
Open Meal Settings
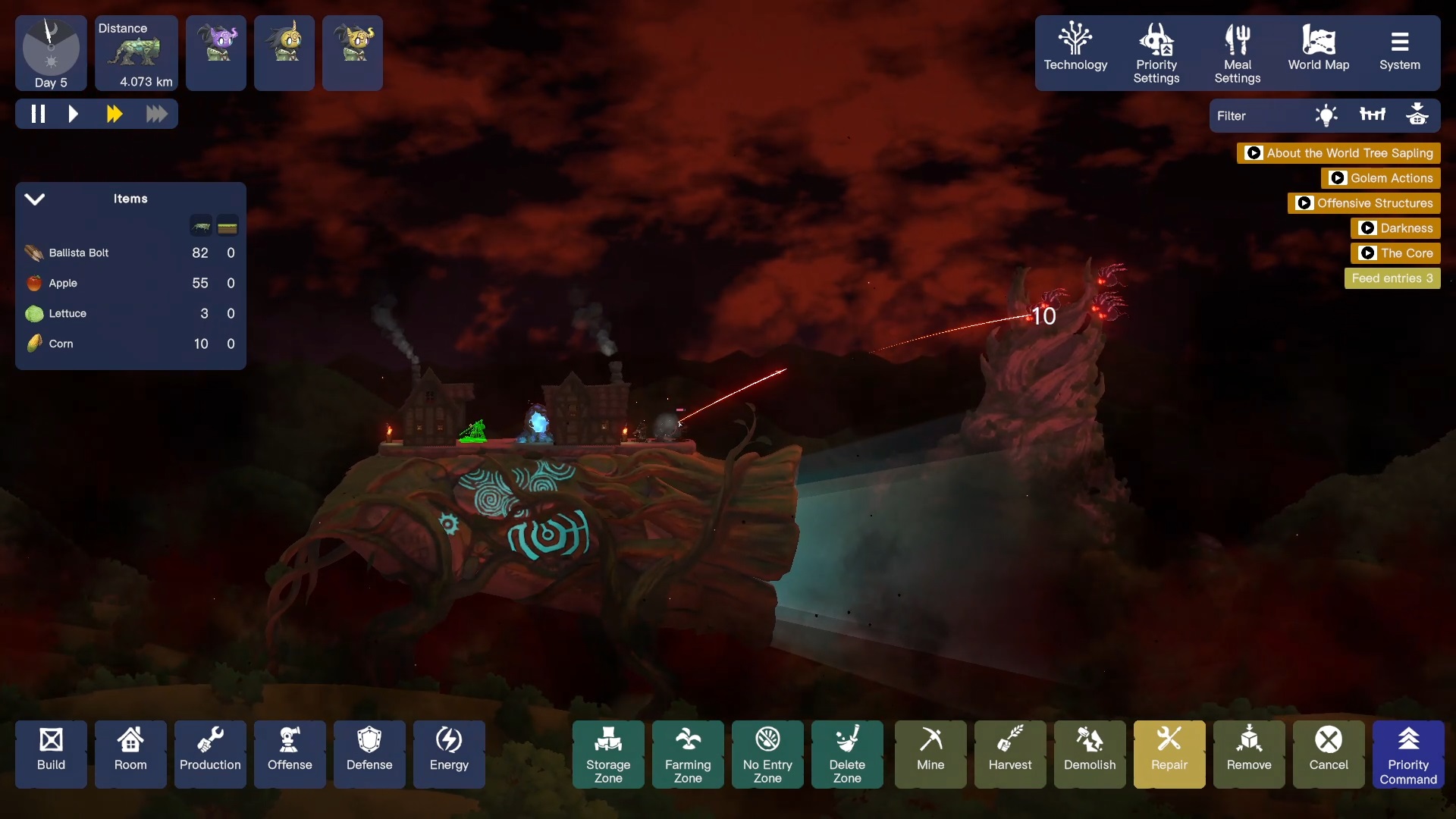point(1237,53)
